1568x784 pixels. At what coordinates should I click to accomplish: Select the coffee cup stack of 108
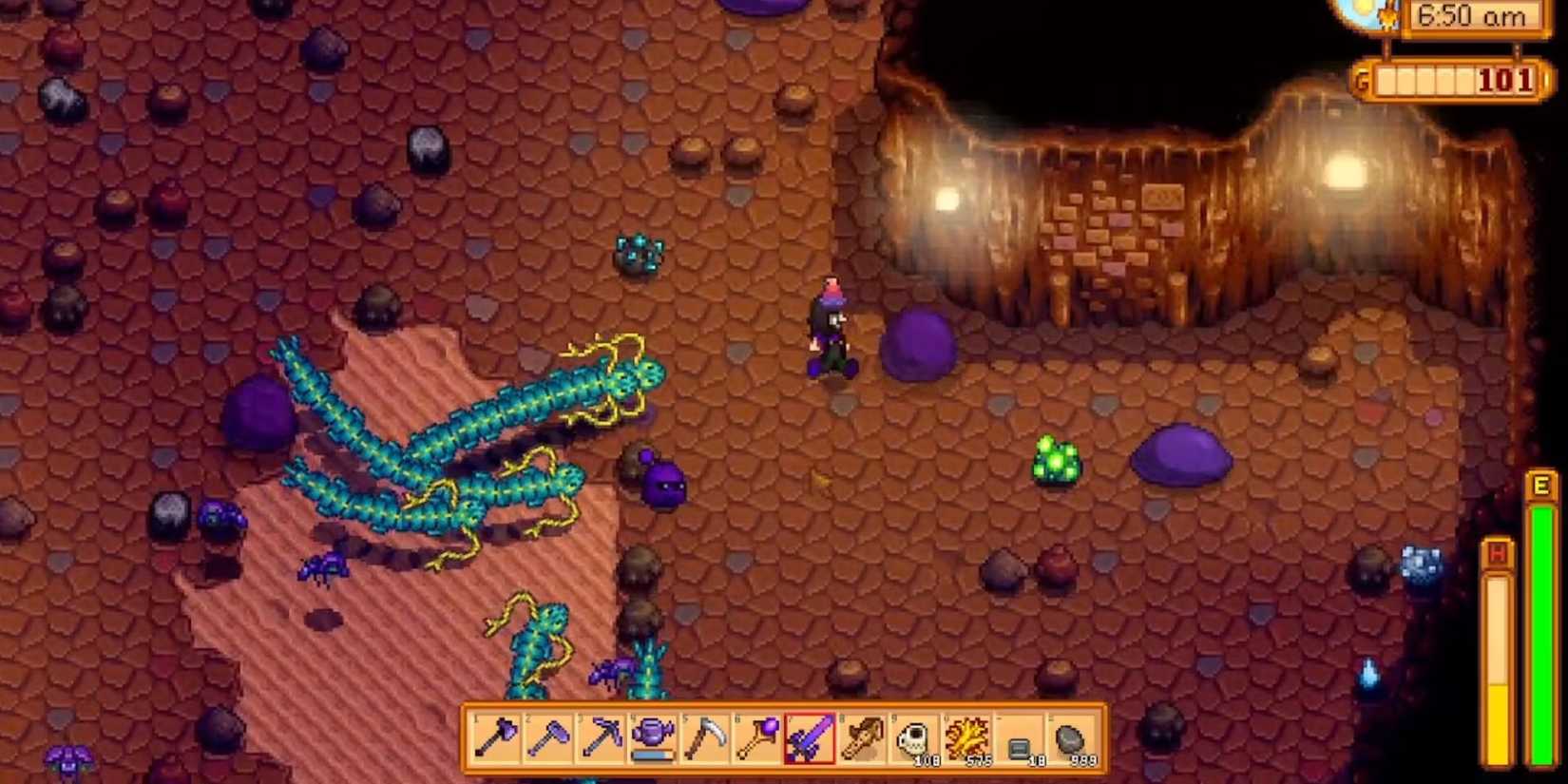coord(915,738)
